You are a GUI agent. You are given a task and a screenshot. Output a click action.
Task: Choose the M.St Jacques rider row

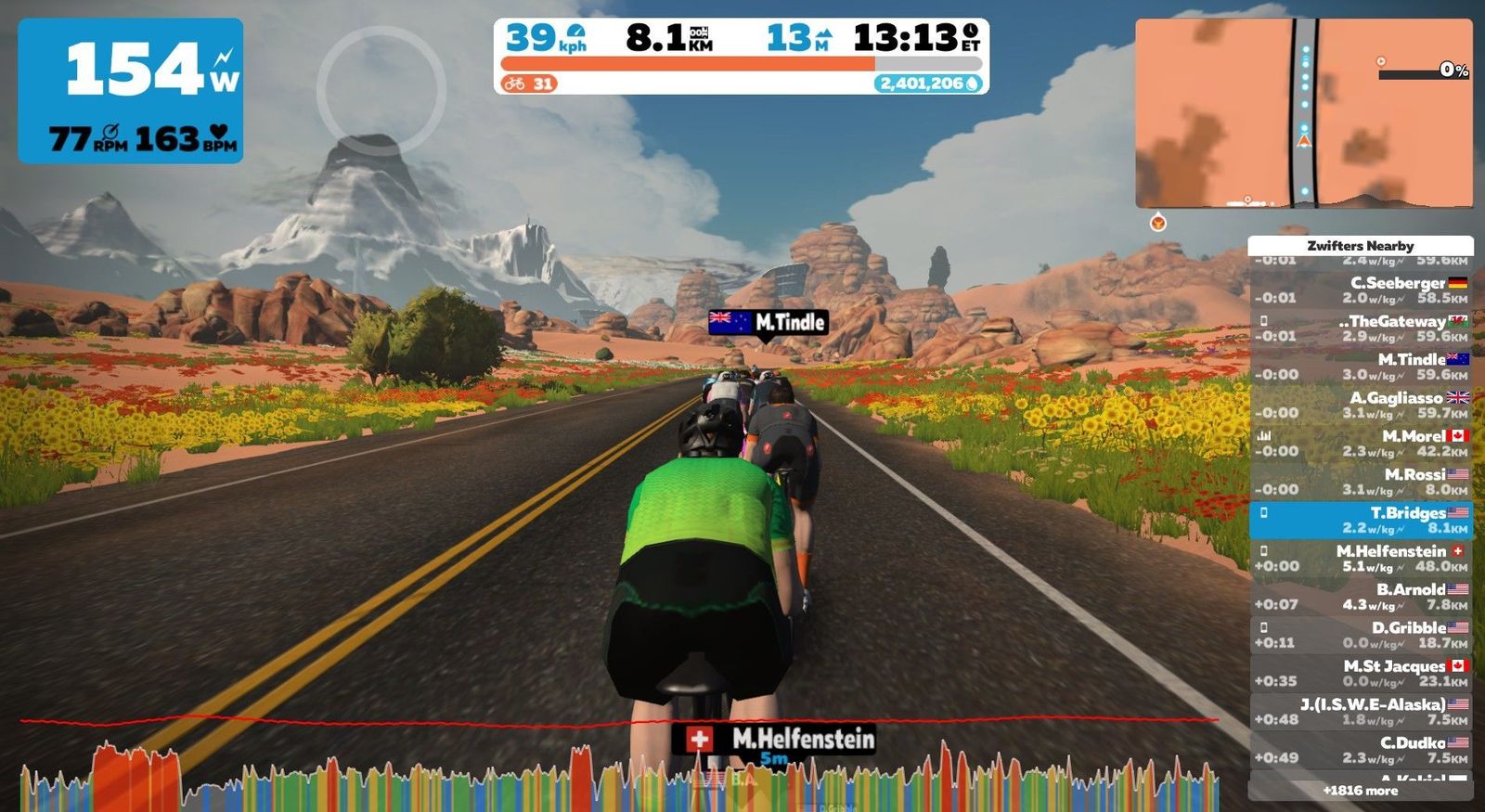[1361, 673]
